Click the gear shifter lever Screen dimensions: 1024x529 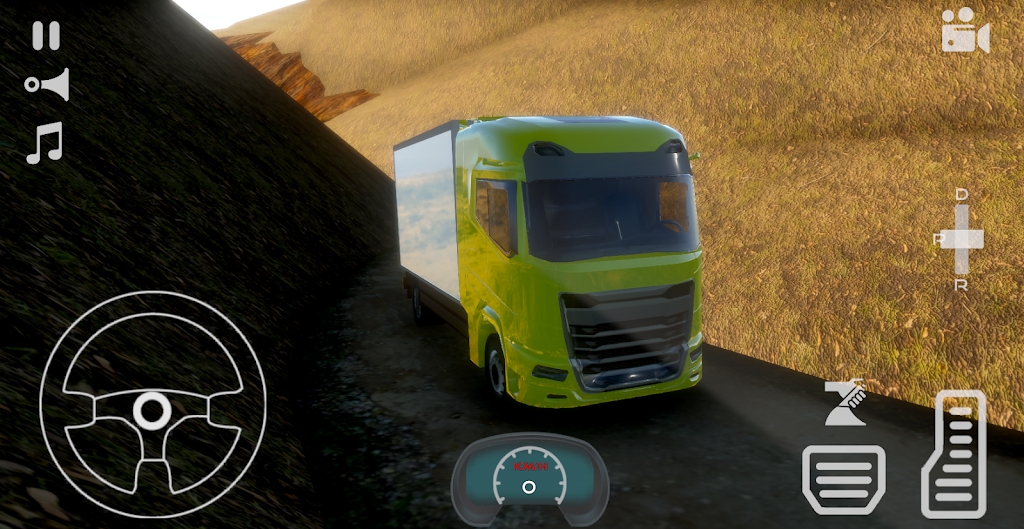point(962,239)
